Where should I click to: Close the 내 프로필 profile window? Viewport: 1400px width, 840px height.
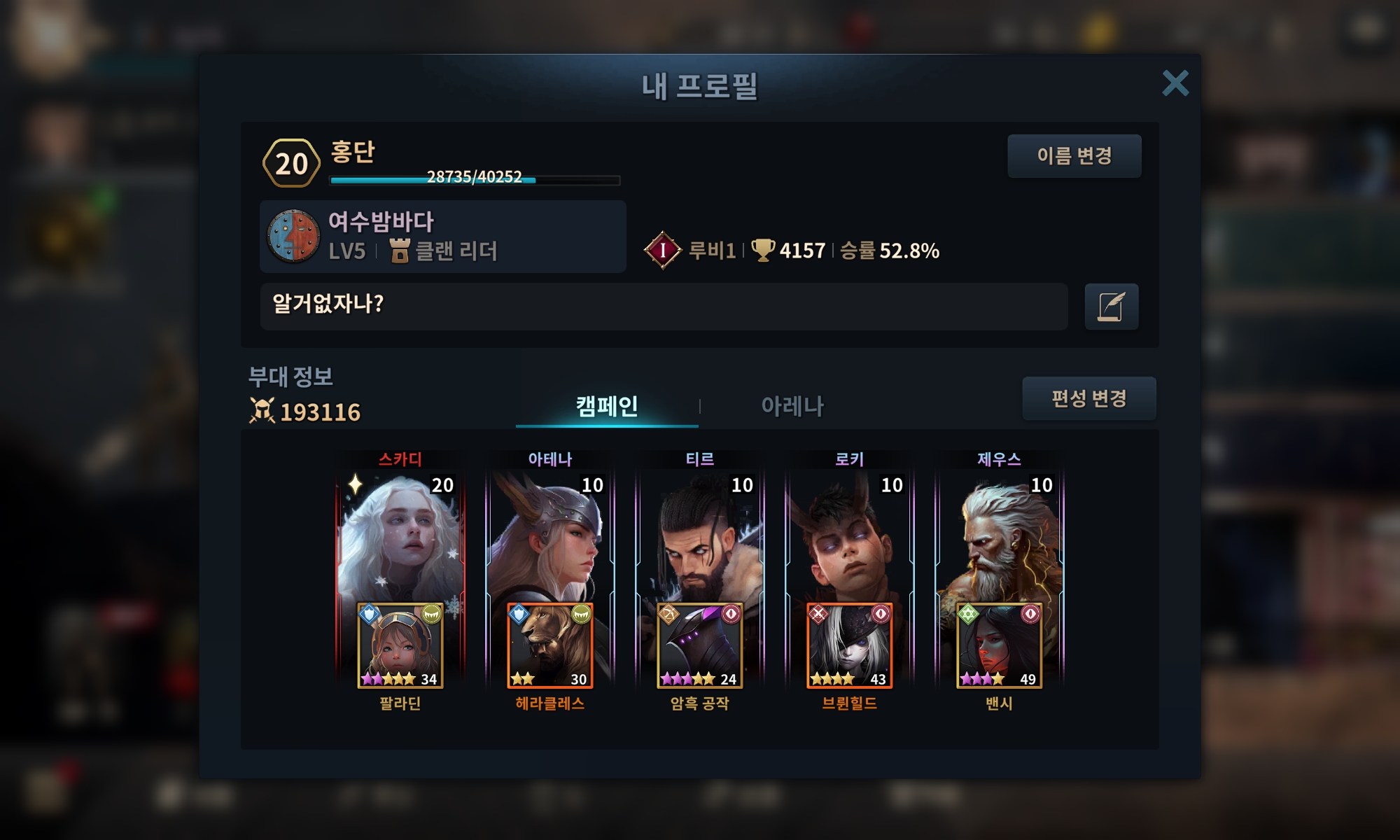tap(1175, 83)
